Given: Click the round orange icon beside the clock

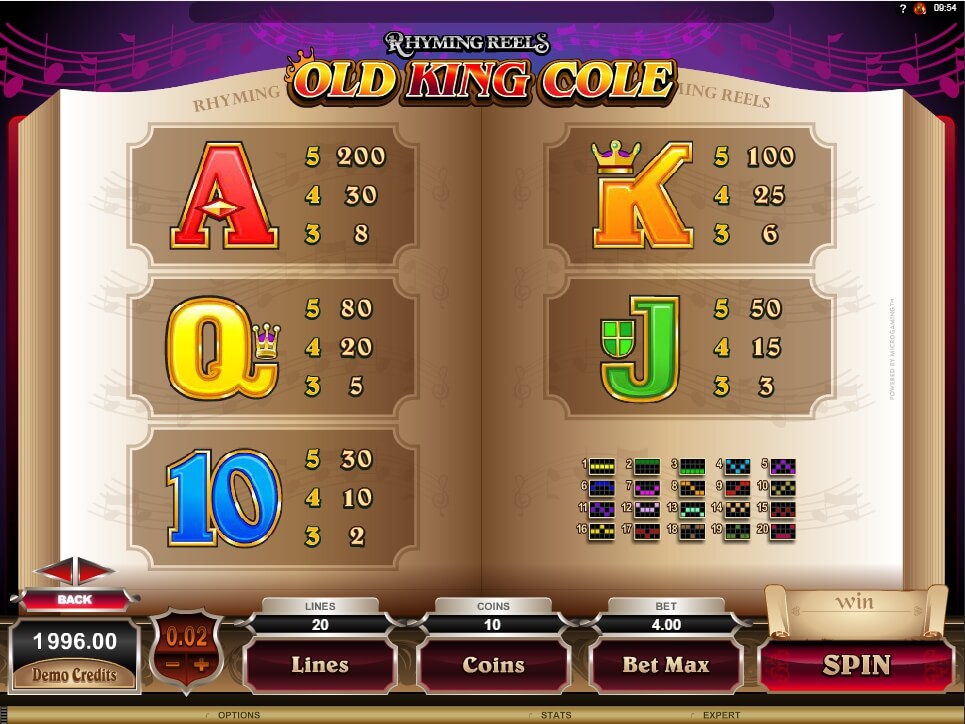Looking at the screenshot, I should coord(920,8).
